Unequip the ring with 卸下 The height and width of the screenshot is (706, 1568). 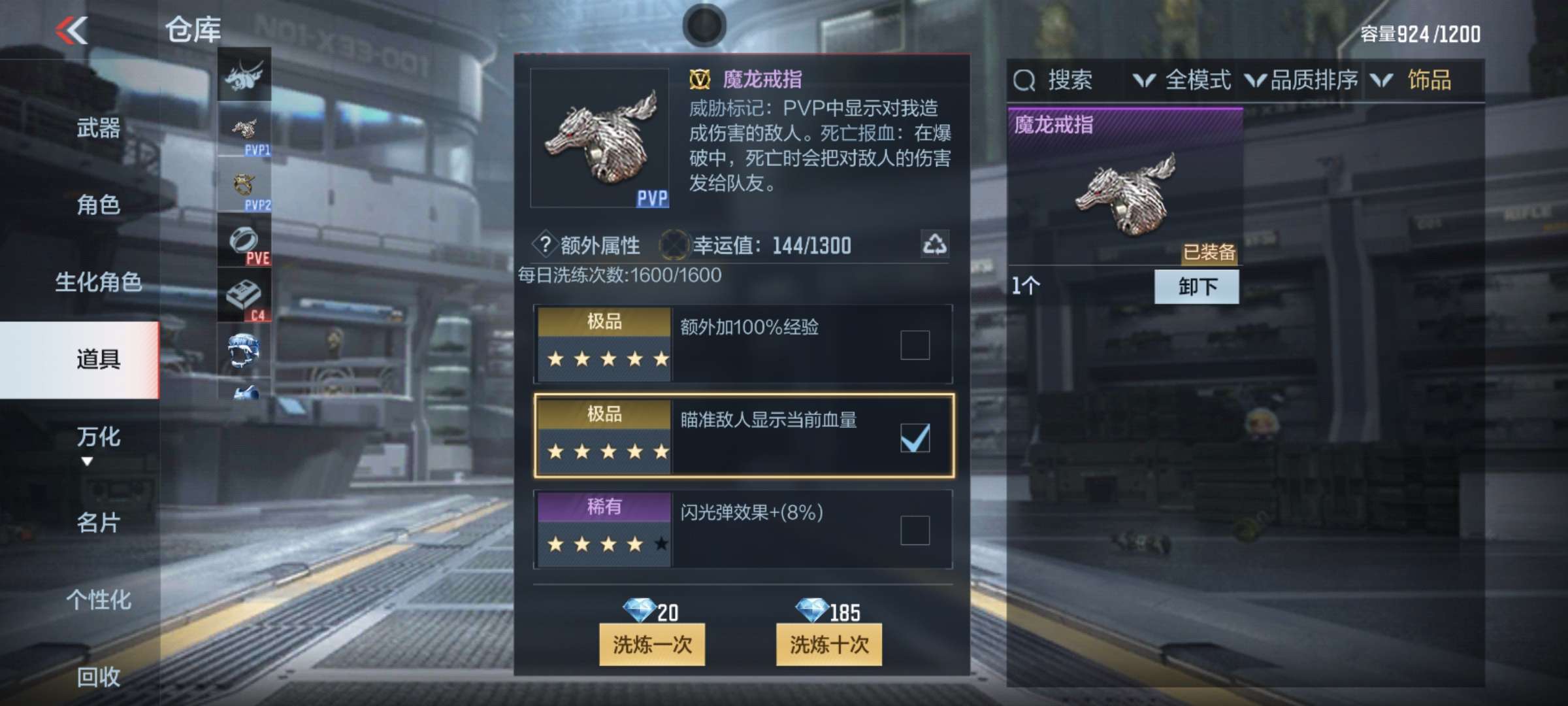(1196, 286)
